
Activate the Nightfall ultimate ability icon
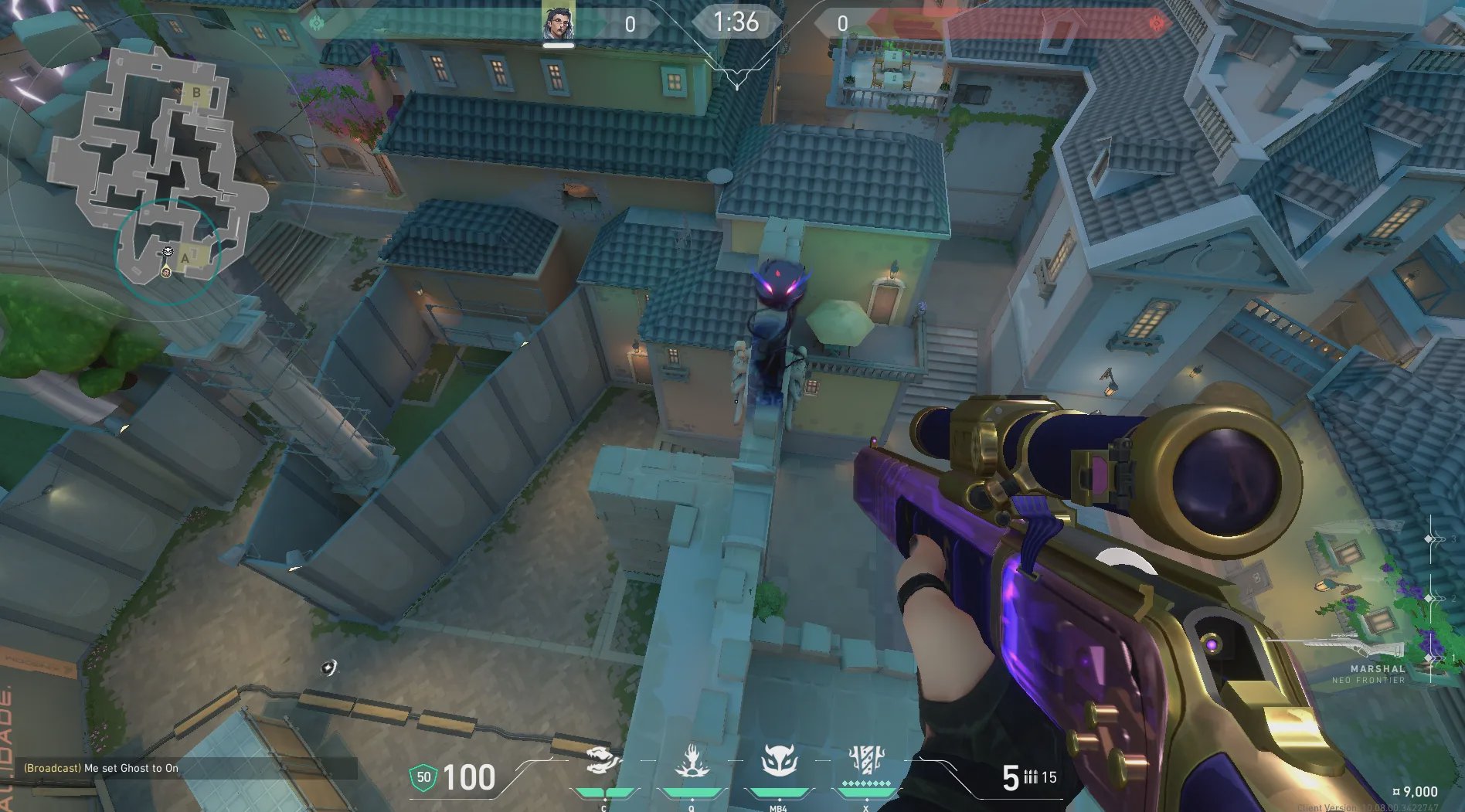[865, 759]
